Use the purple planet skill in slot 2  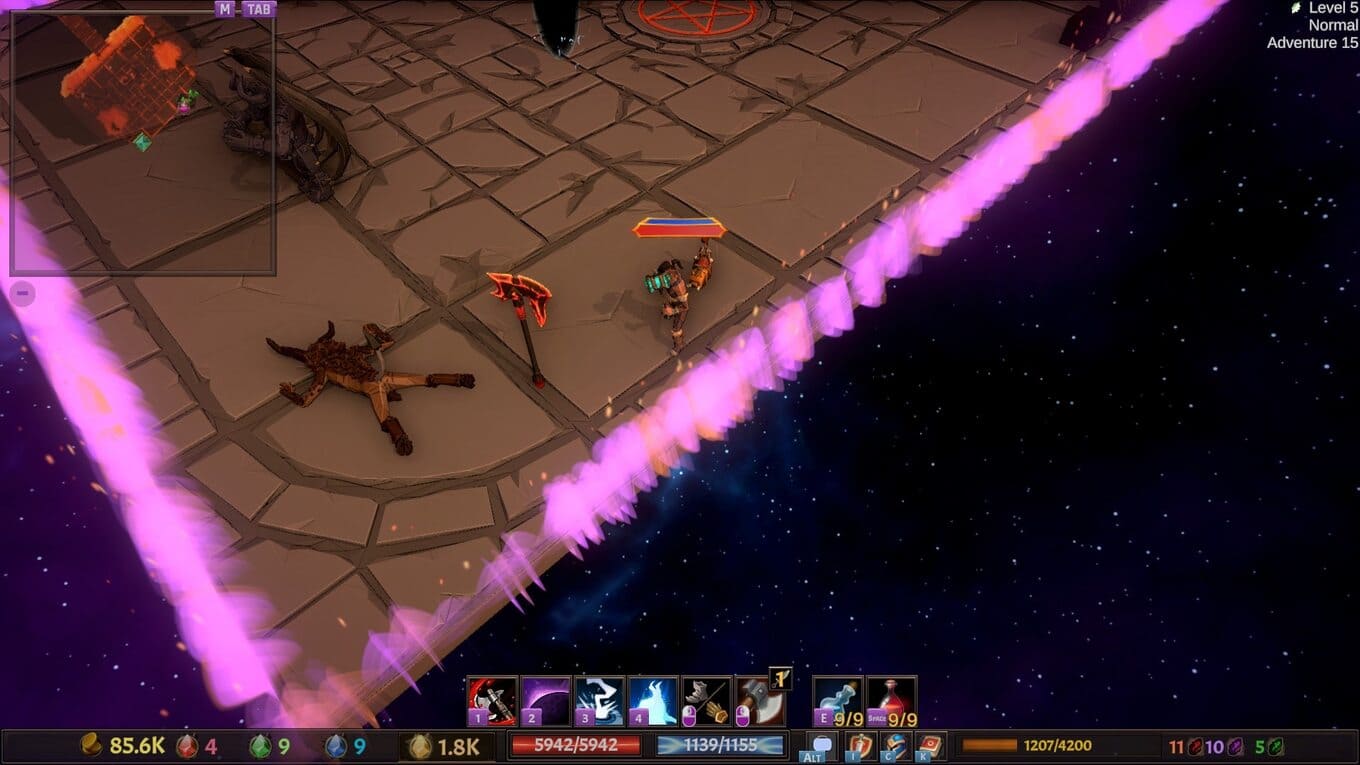[546, 700]
